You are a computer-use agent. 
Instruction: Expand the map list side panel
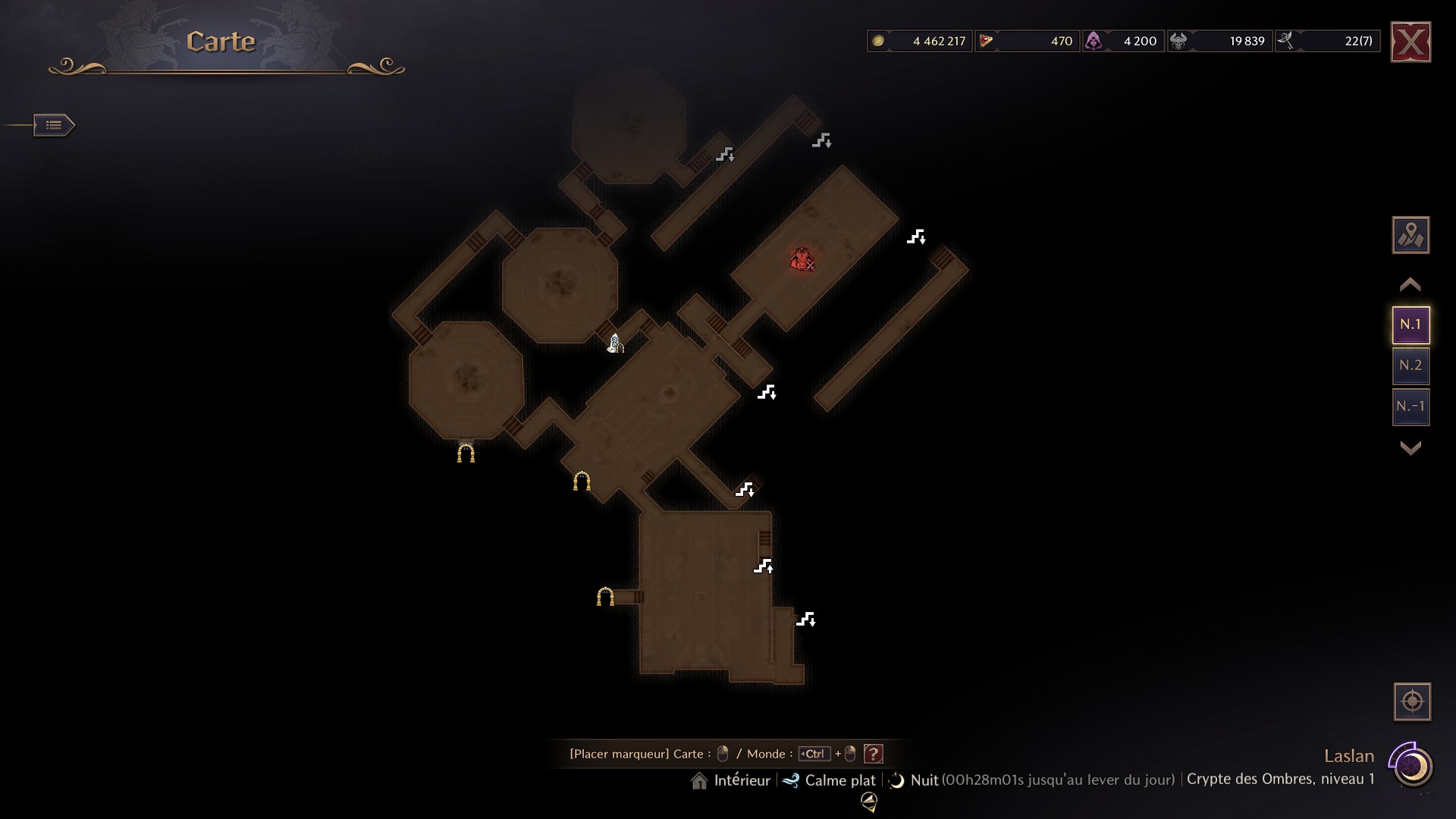pyautogui.click(x=54, y=125)
